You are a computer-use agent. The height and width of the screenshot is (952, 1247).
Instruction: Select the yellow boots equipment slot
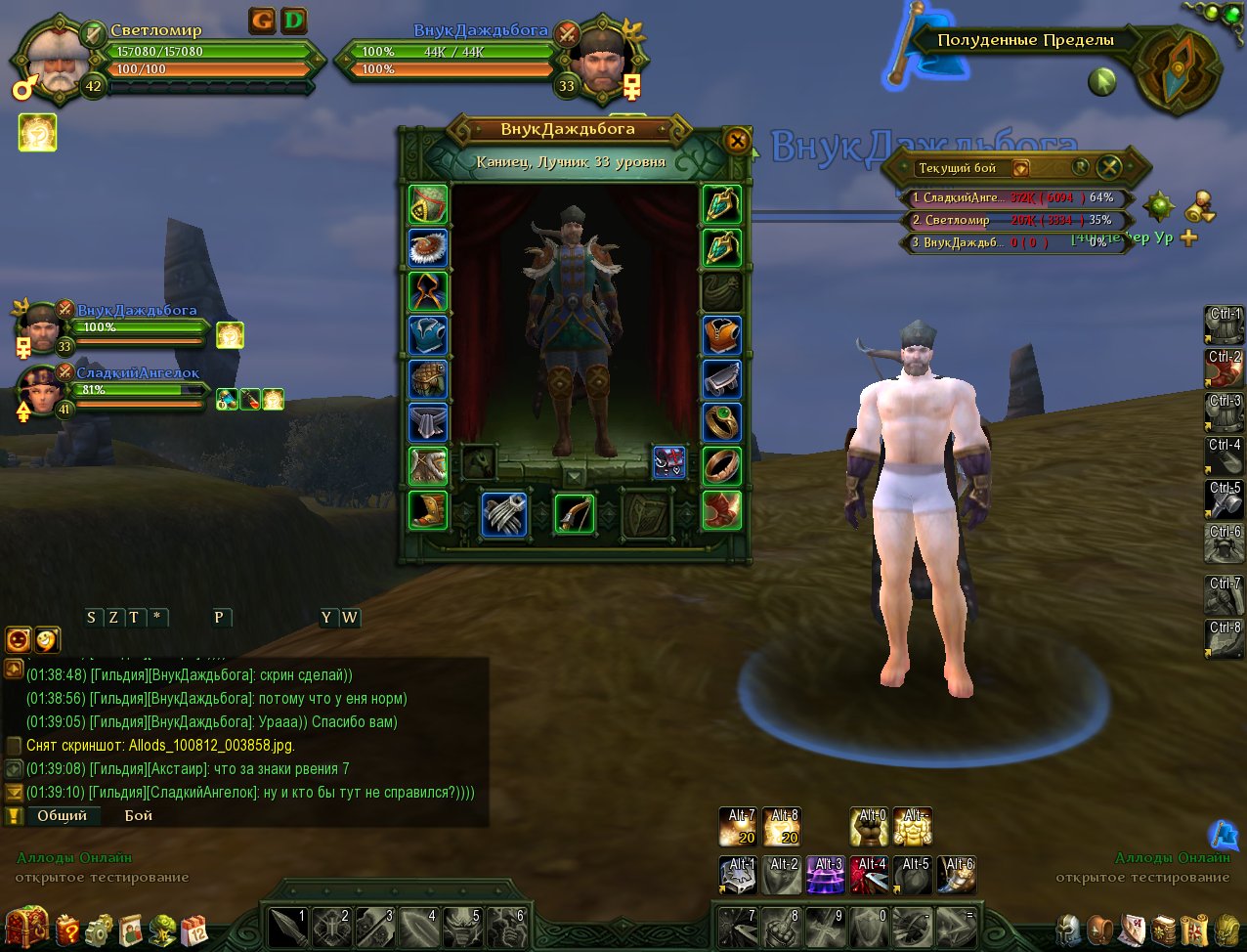point(428,509)
